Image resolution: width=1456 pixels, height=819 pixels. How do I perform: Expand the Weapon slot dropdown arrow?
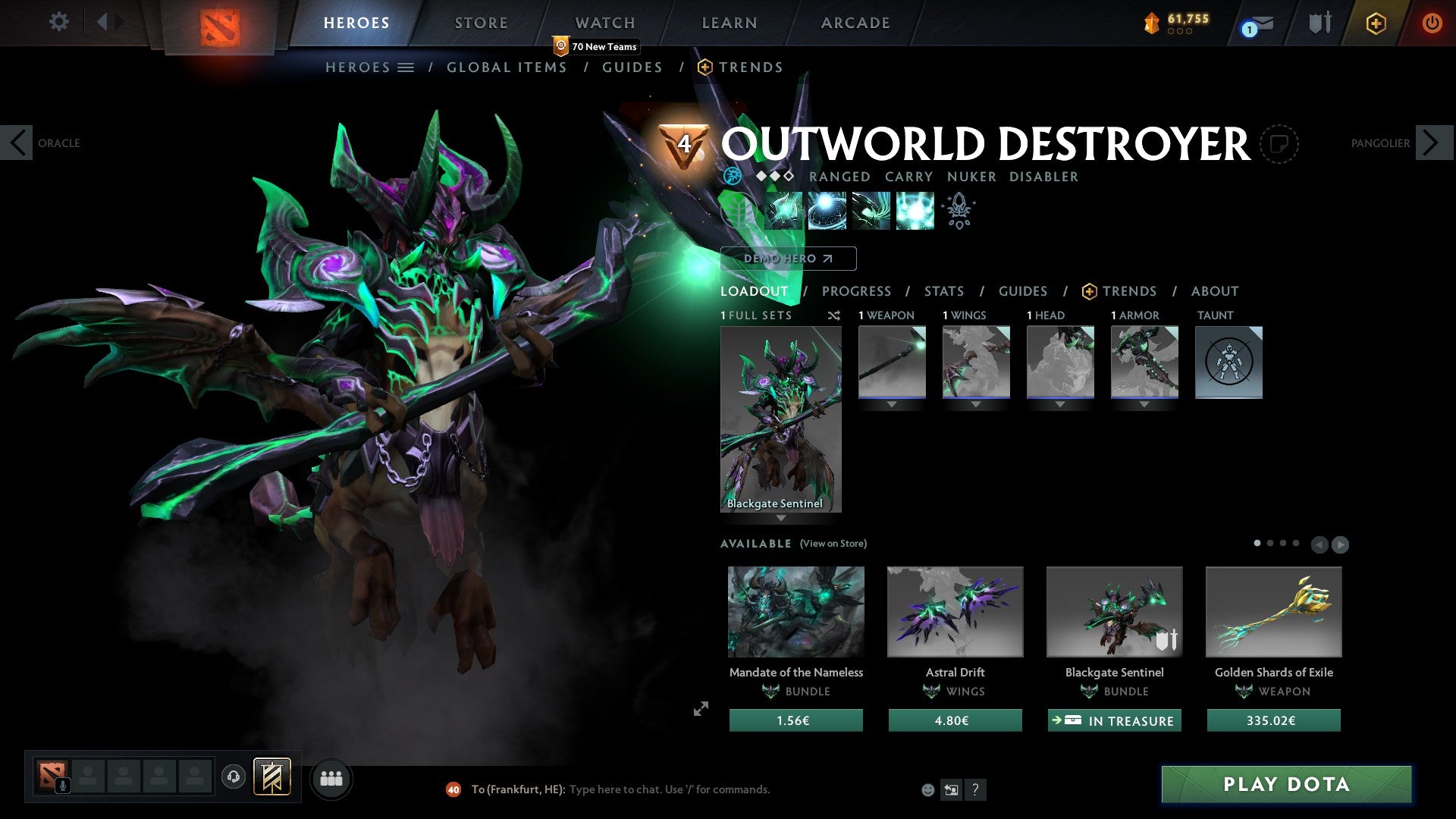(891, 406)
